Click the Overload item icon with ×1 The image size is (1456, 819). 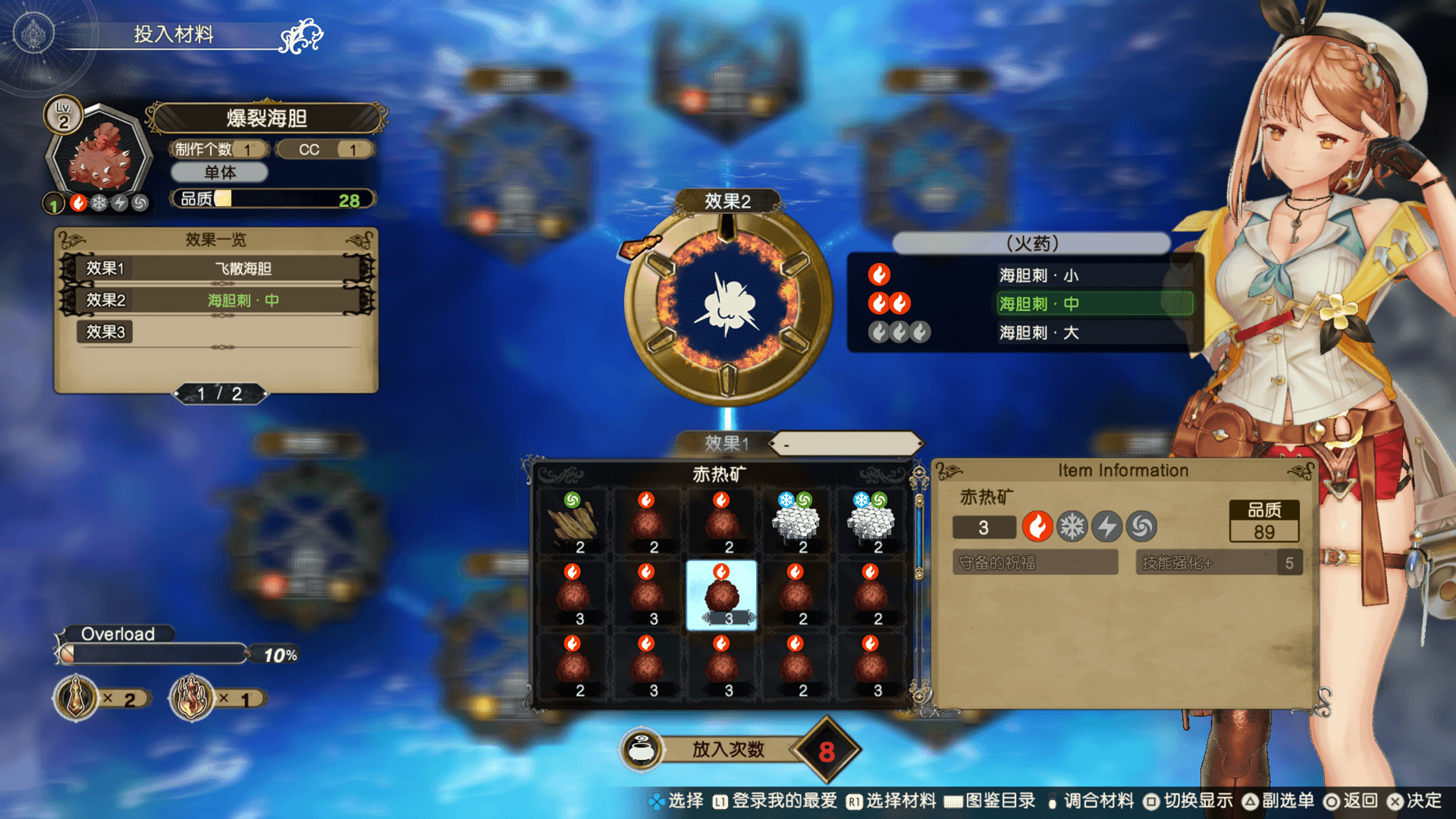[192, 698]
